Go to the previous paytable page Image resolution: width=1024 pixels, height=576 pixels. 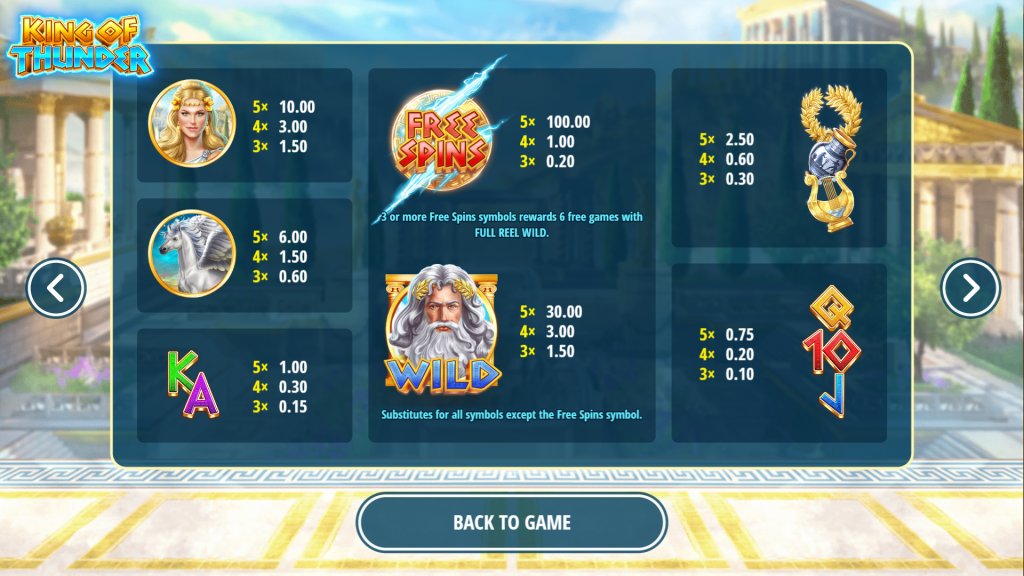coord(56,289)
